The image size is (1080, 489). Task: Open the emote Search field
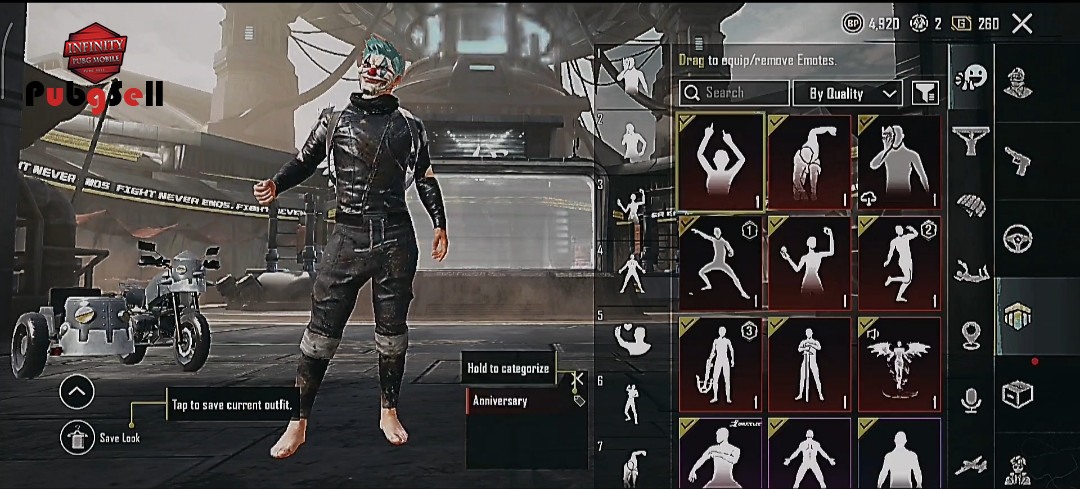tap(734, 93)
